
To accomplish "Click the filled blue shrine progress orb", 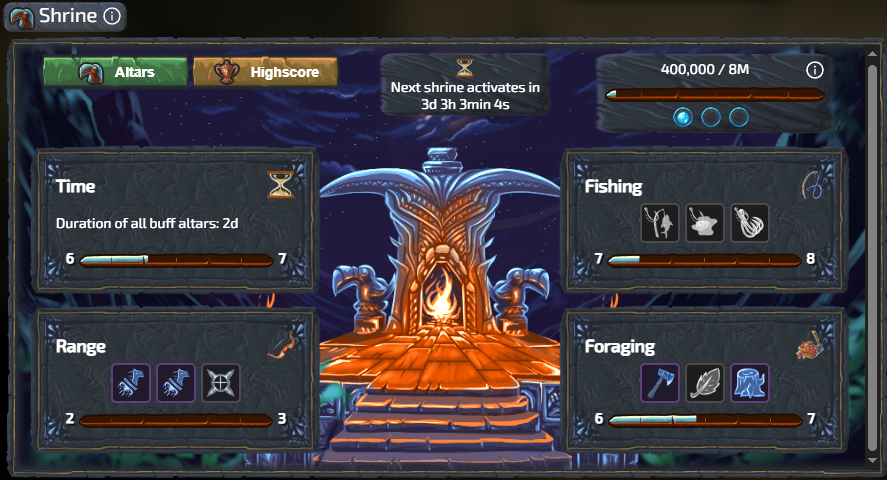I will pyautogui.click(x=683, y=117).
